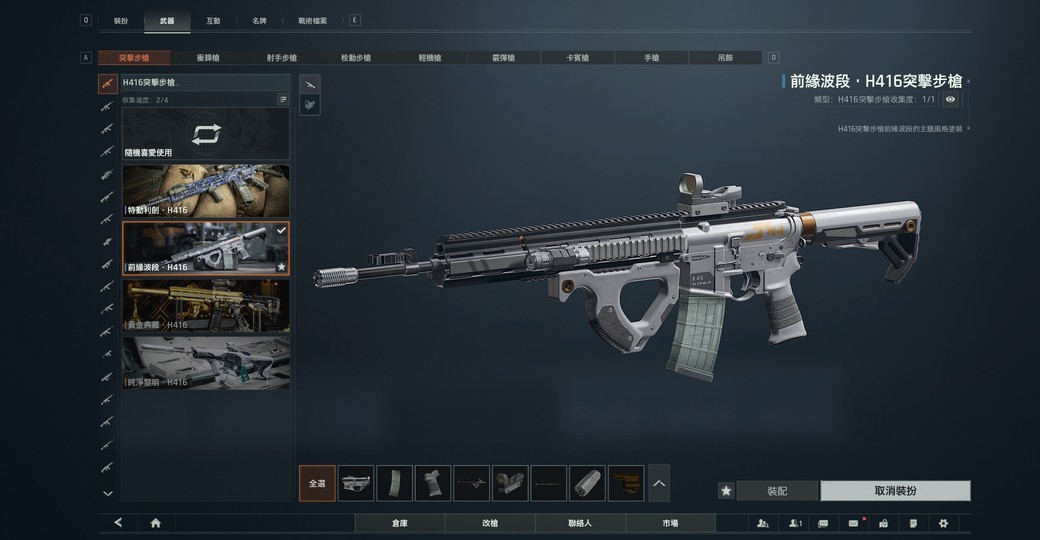
Task: Open the 吊飾 category tab
Action: (725, 58)
